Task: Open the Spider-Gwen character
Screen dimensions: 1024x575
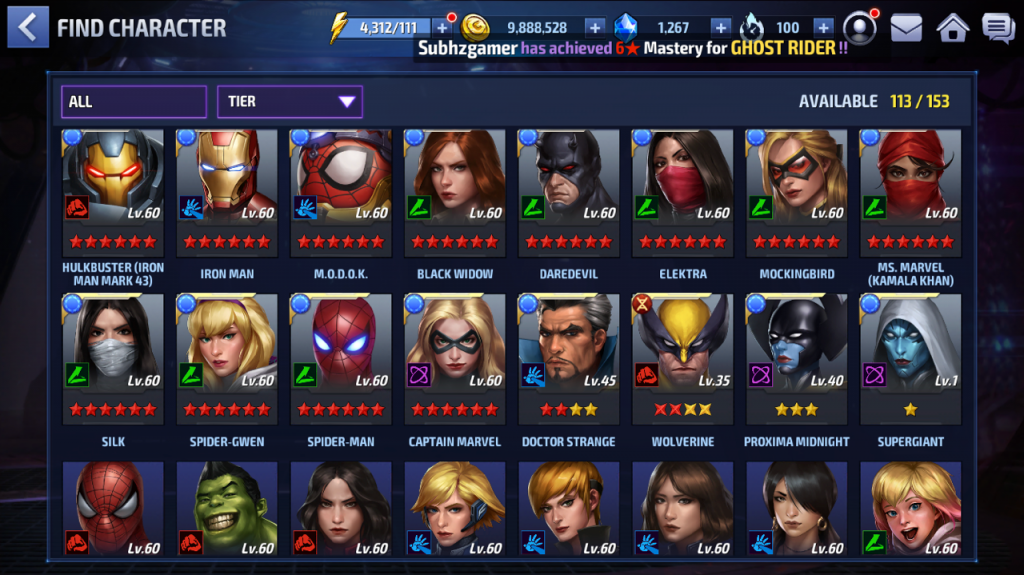Action: pyautogui.click(x=227, y=358)
